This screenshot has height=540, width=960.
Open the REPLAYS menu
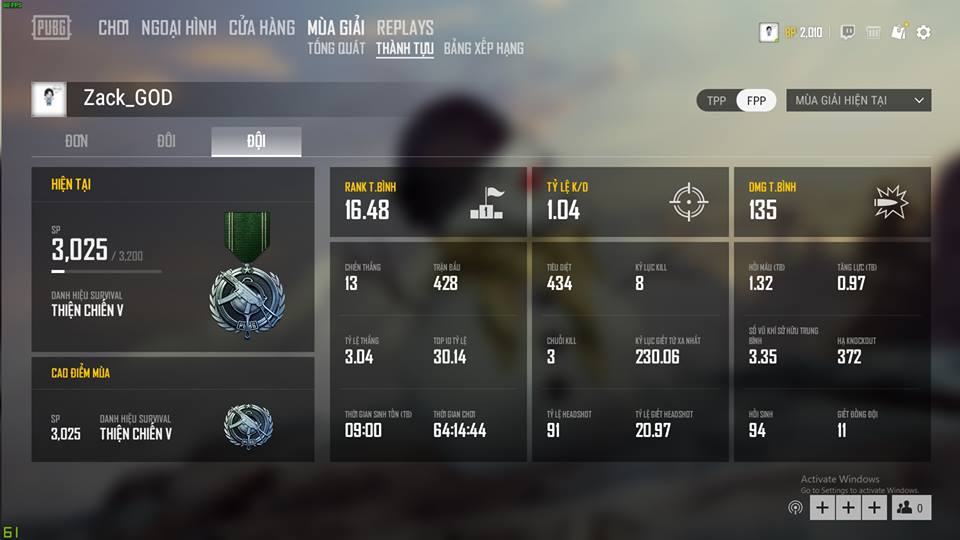[x=405, y=28]
